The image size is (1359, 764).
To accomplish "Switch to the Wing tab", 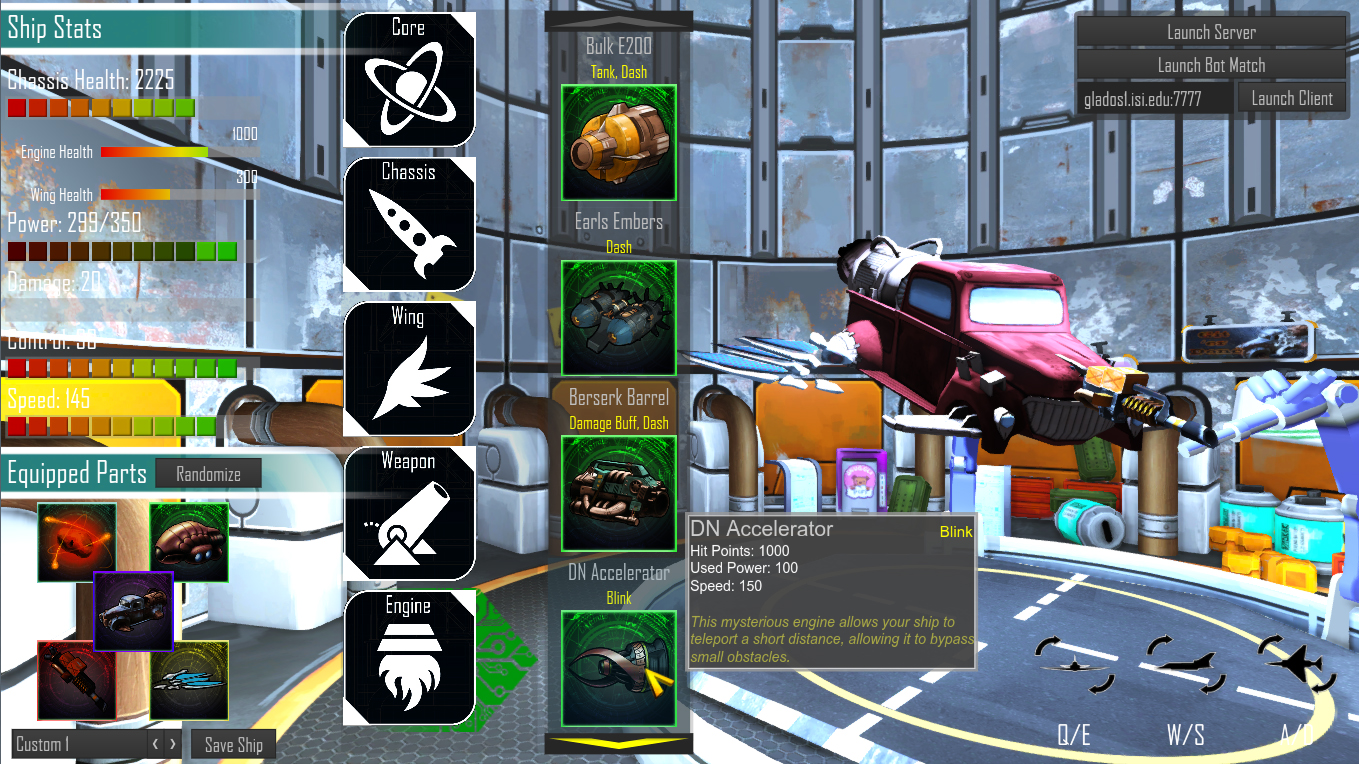I will tap(409, 367).
